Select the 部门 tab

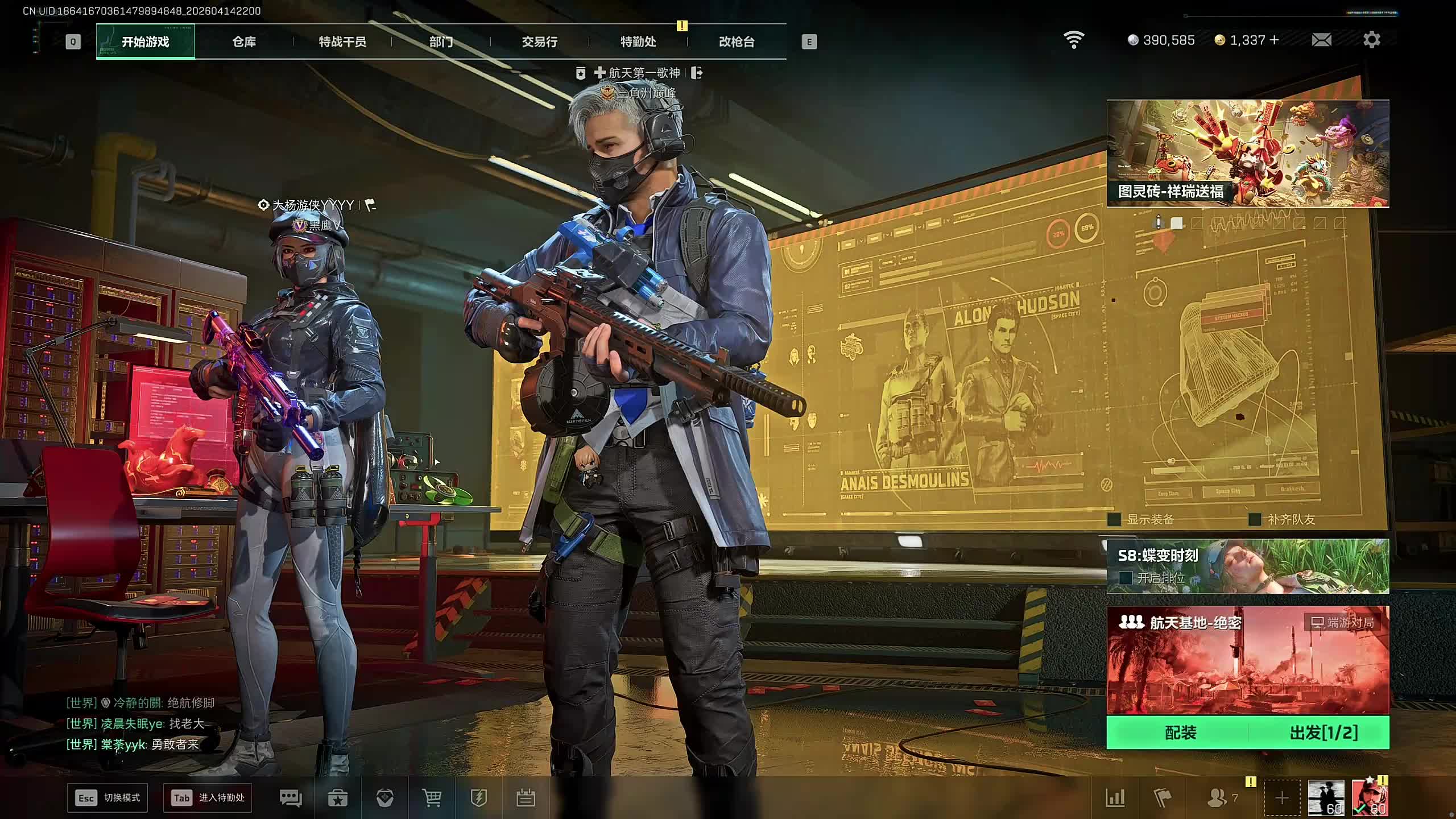click(441, 42)
